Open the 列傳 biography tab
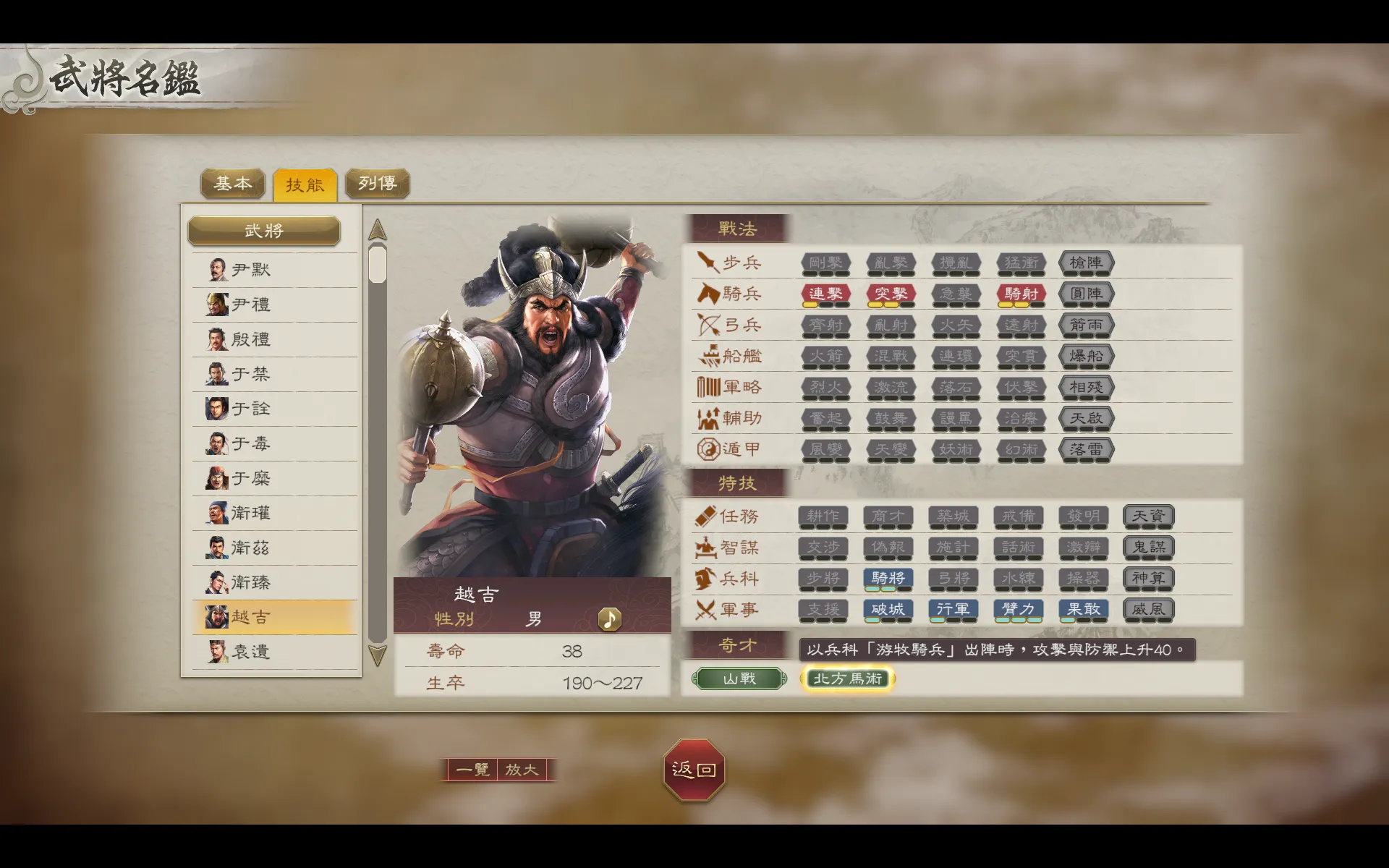Image resolution: width=1389 pixels, height=868 pixels. [x=378, y=184]
